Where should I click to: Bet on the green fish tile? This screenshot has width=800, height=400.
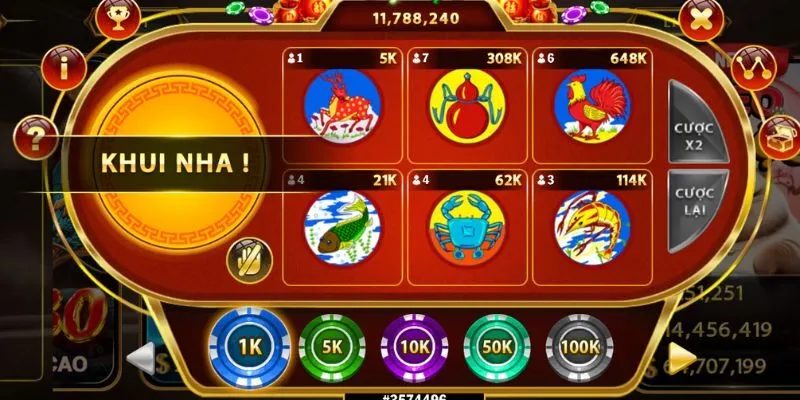[341, 225]
